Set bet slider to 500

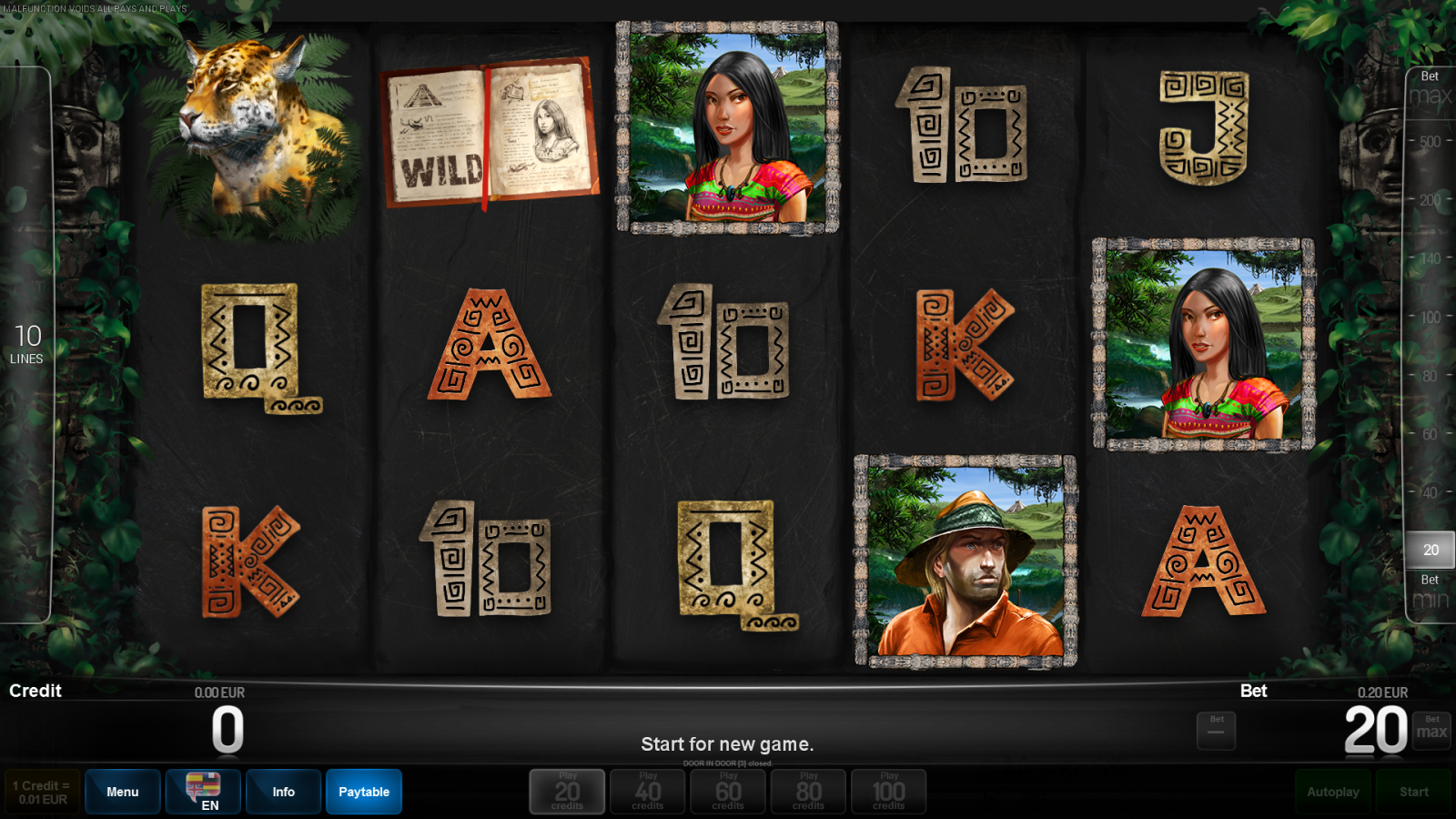(x=1430, y=142)
